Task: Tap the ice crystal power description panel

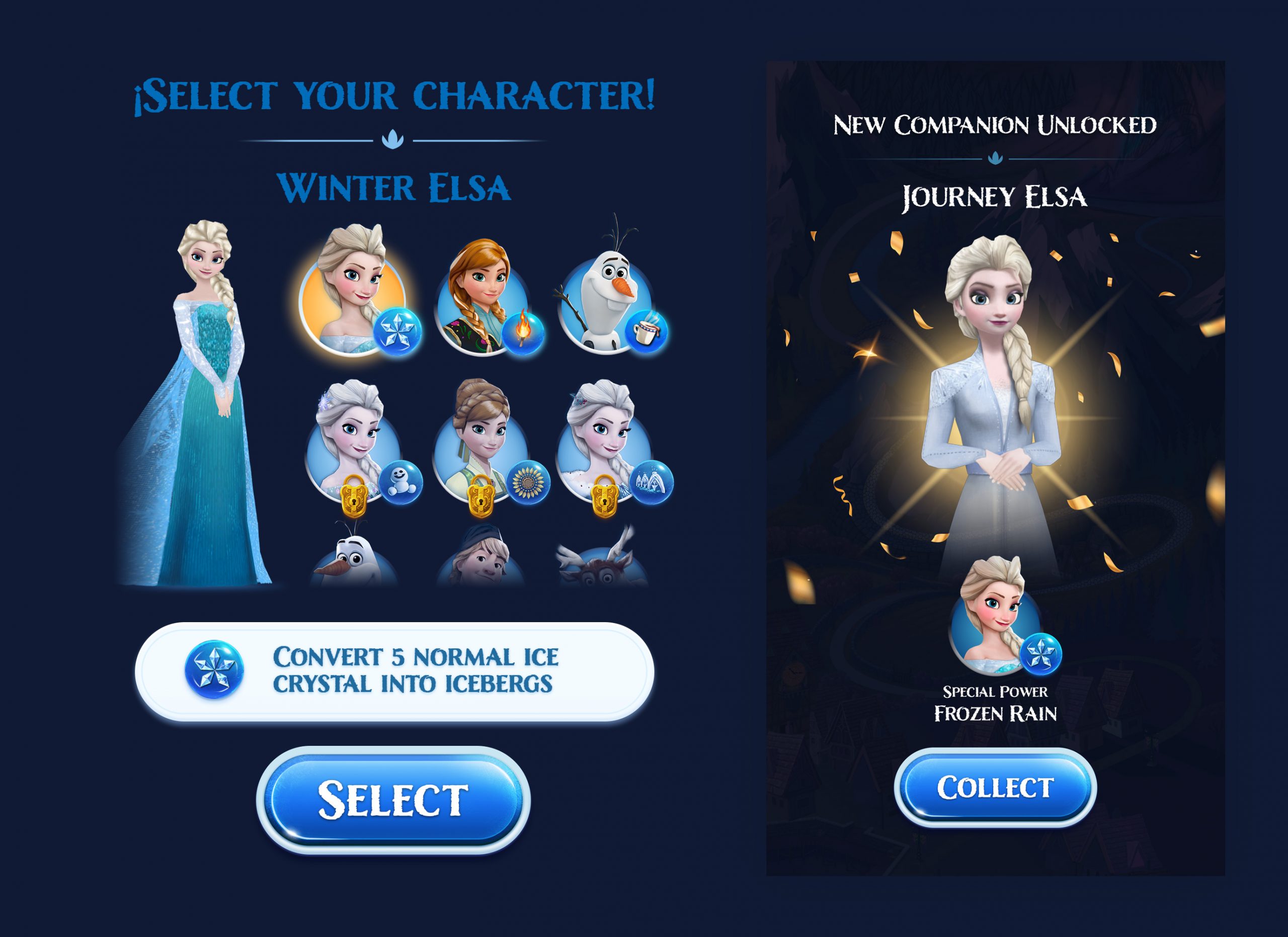Action: coord(394,671)
